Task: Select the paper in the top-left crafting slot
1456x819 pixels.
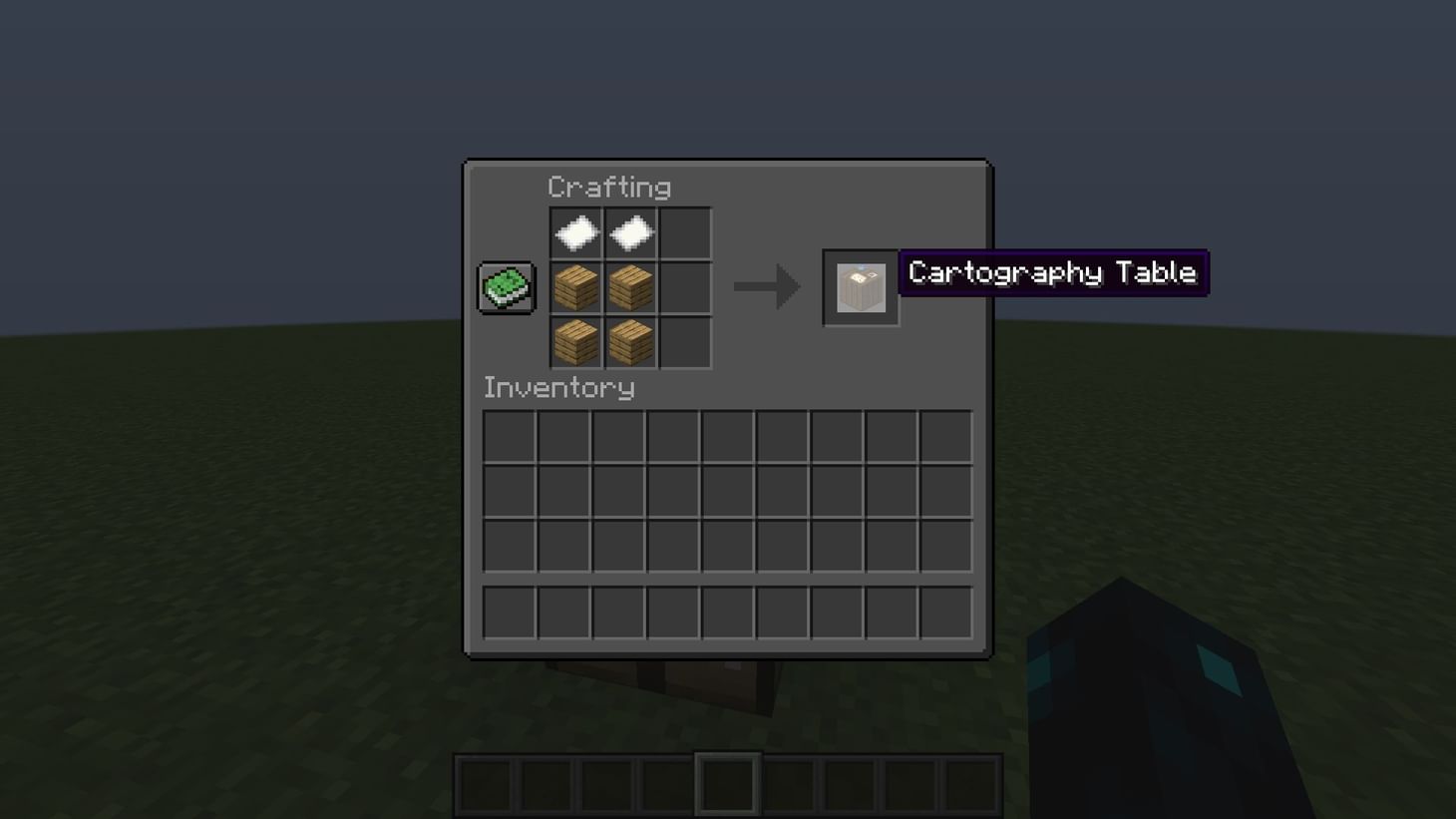Action: 575,231
